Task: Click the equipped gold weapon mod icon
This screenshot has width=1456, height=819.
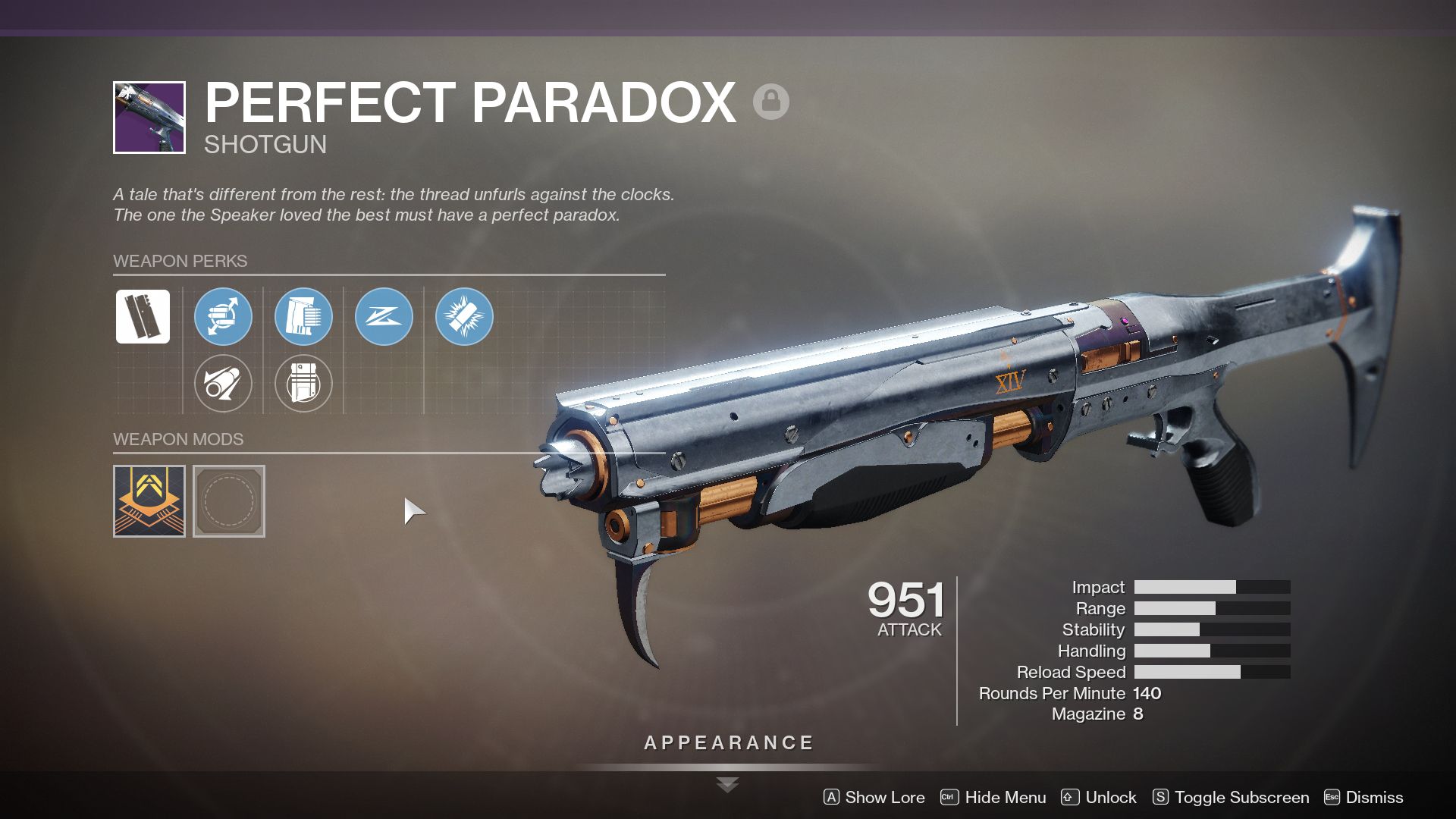Action: pyautogui.click(x=149, y=500)
